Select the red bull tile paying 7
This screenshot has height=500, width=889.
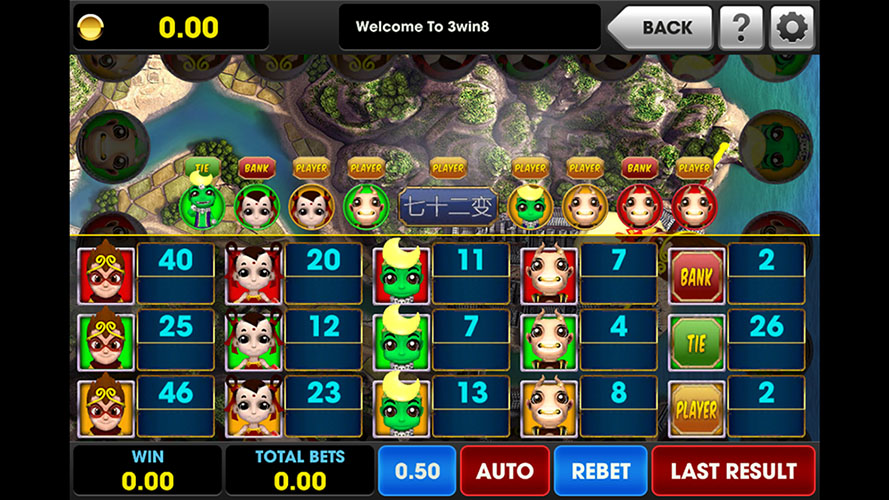click(x=548, y=275)
